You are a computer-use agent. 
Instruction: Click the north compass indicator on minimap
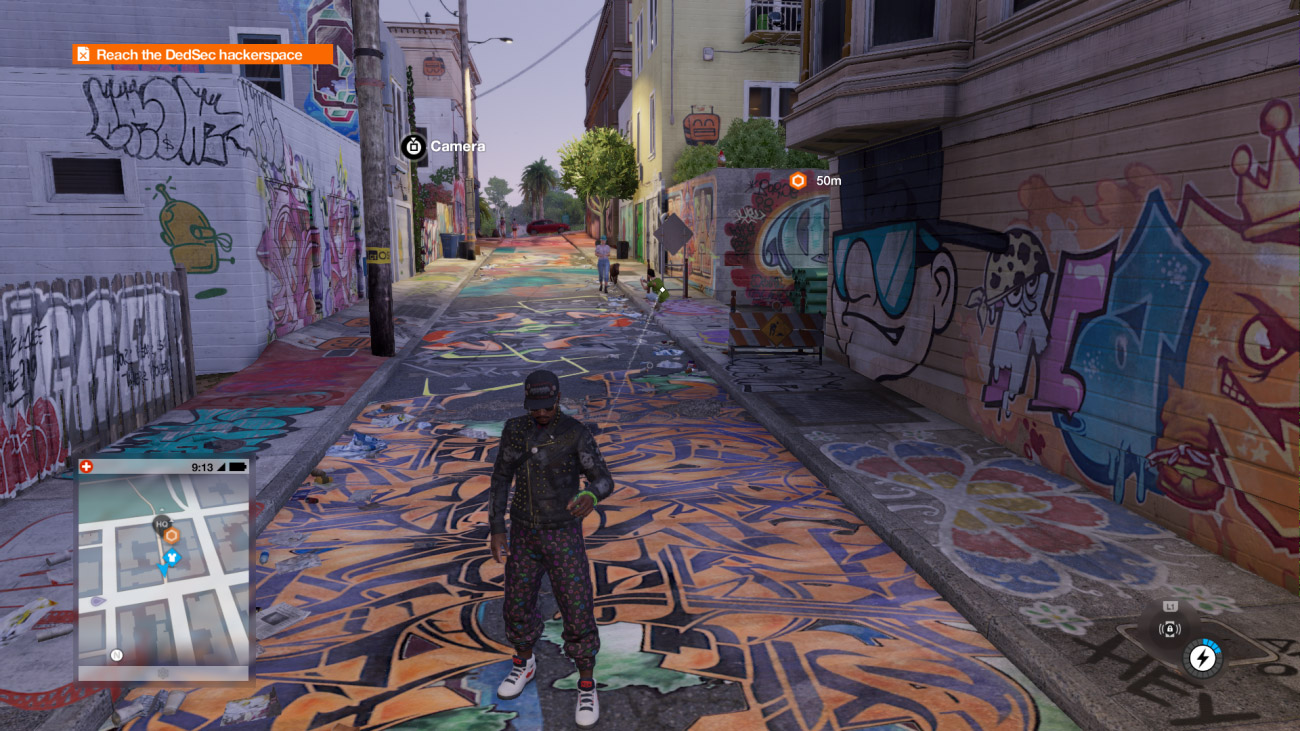pos(116,655)
